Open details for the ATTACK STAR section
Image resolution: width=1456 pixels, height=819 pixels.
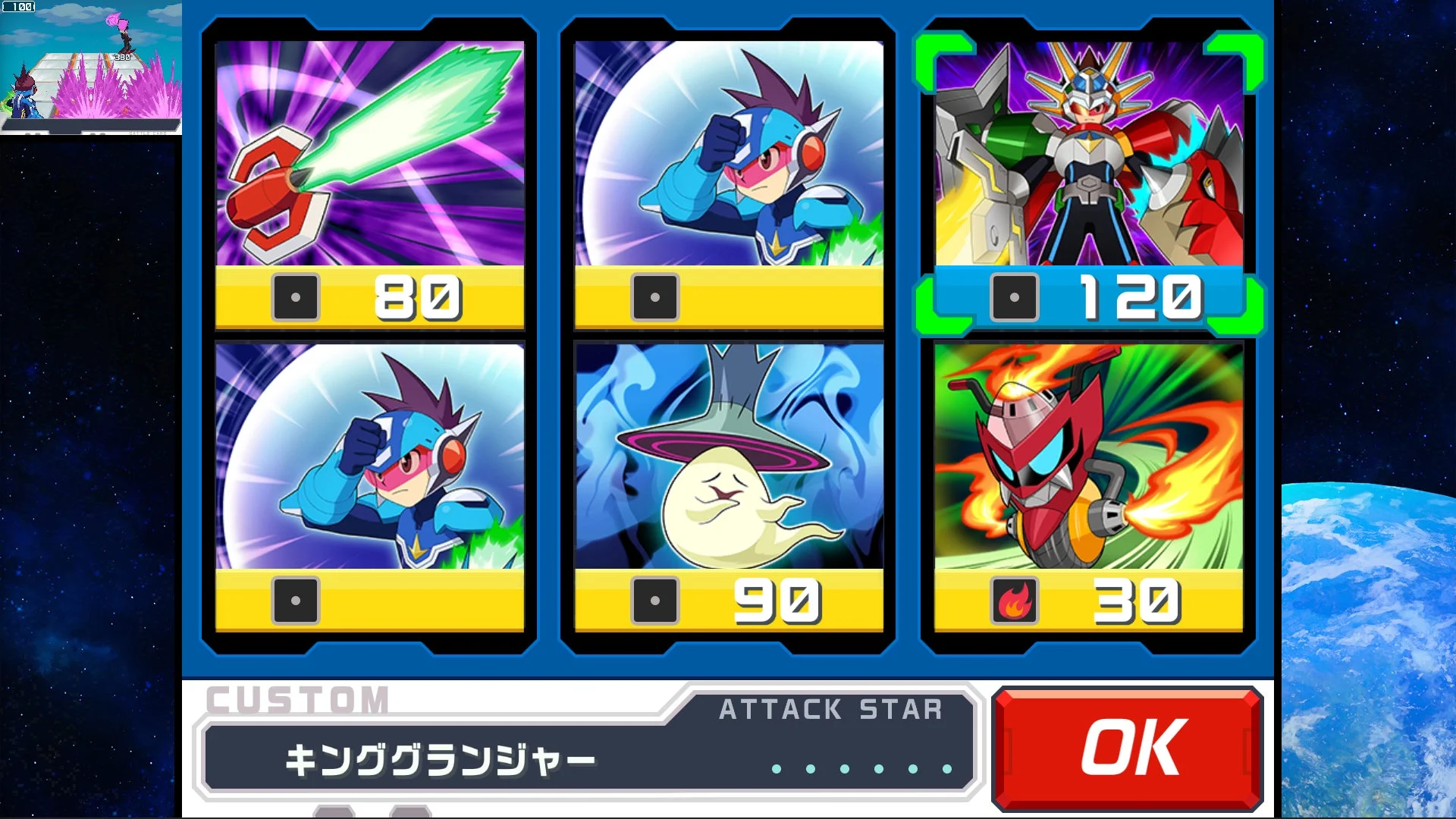tap(830, 710)
